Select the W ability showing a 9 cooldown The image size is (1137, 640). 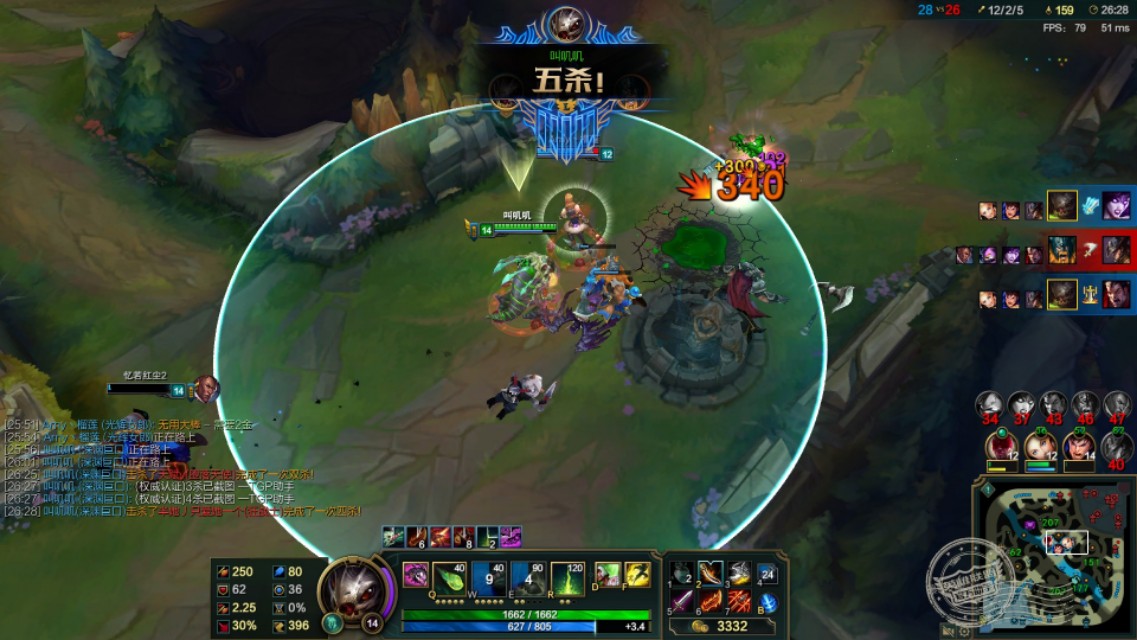[489, 577]
